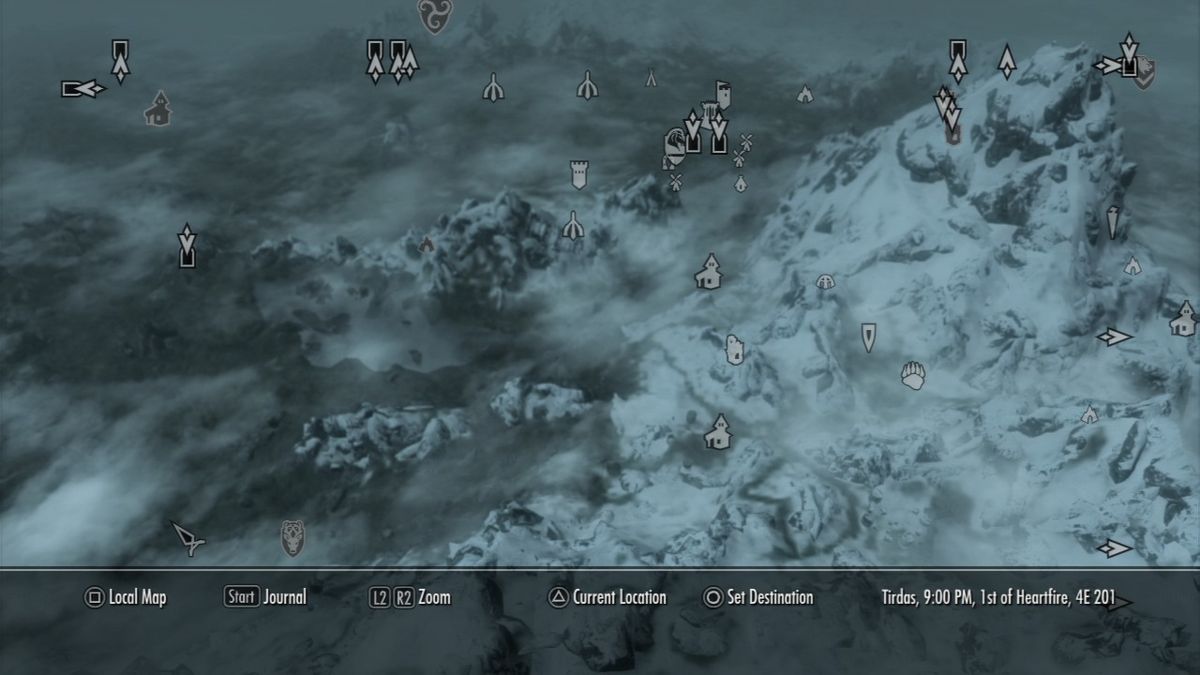Select the greyed-out house marker
This screenshot has height=675, width=1200.
pyautogui.click(x=157, y=109)
